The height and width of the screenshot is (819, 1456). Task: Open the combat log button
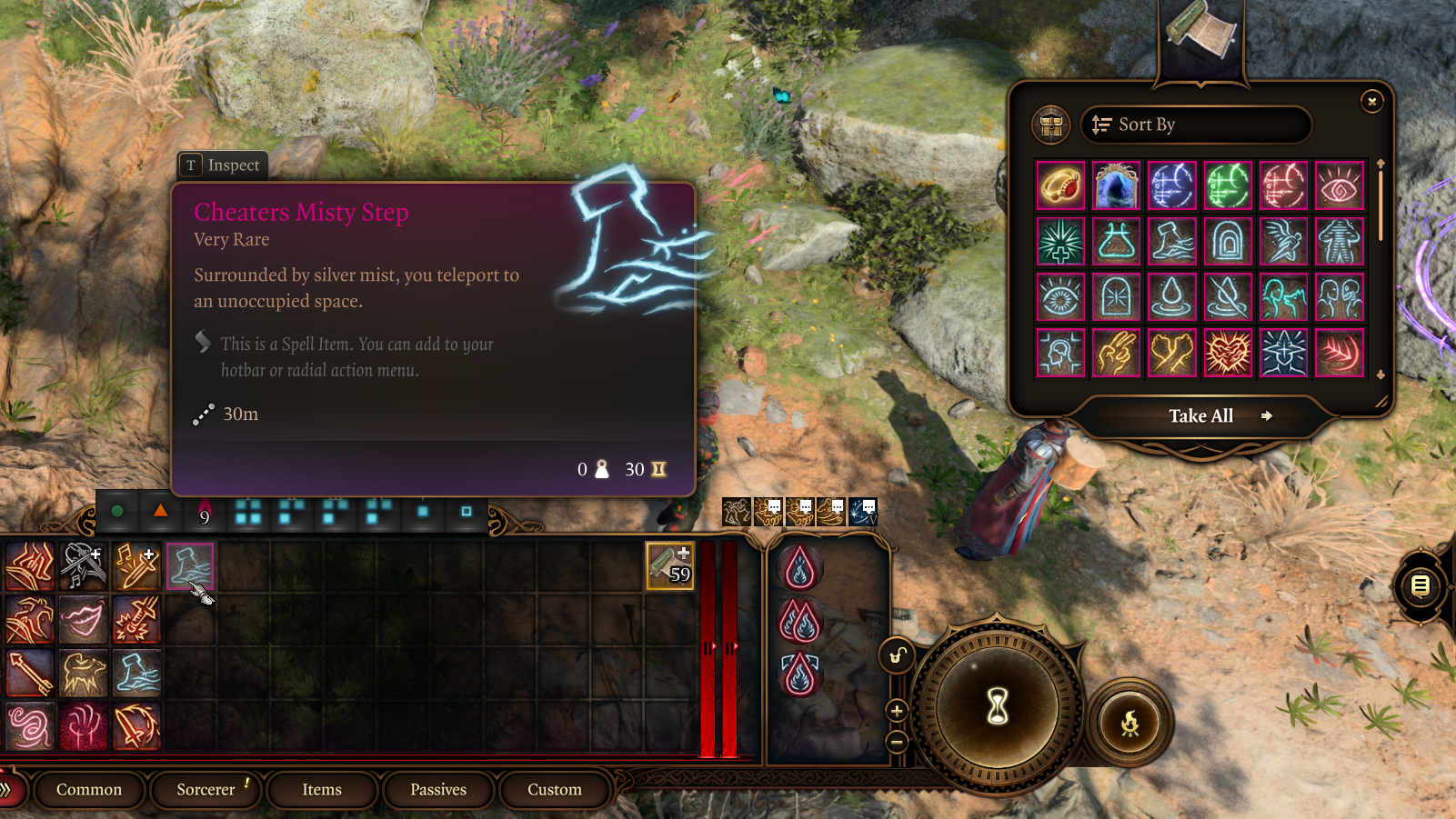pos(1420,586)
